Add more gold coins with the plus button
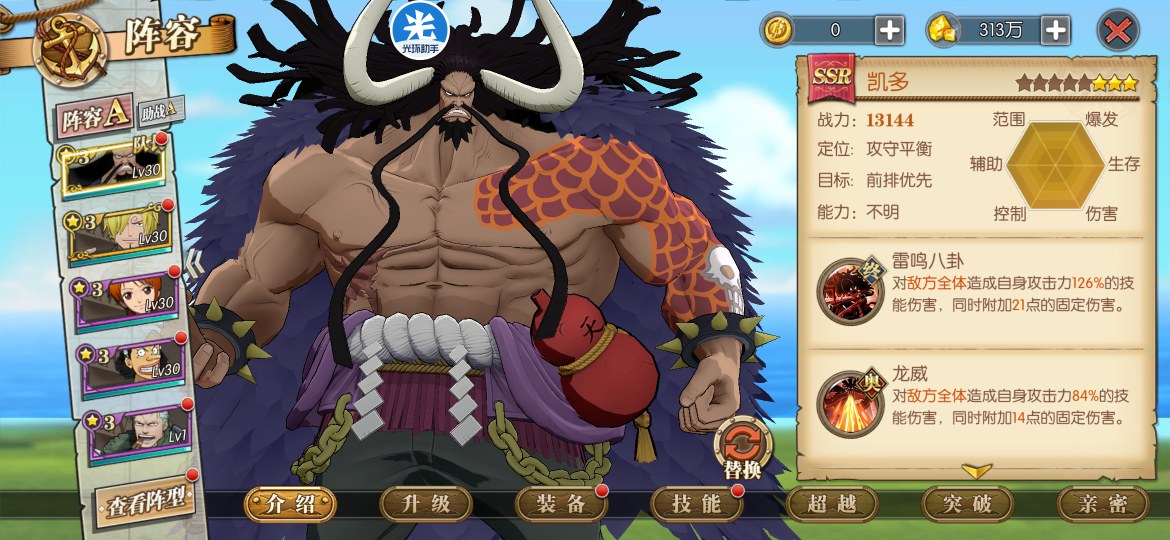Image resolution: width=1170 pixels, height=540 pixels. 890,30
